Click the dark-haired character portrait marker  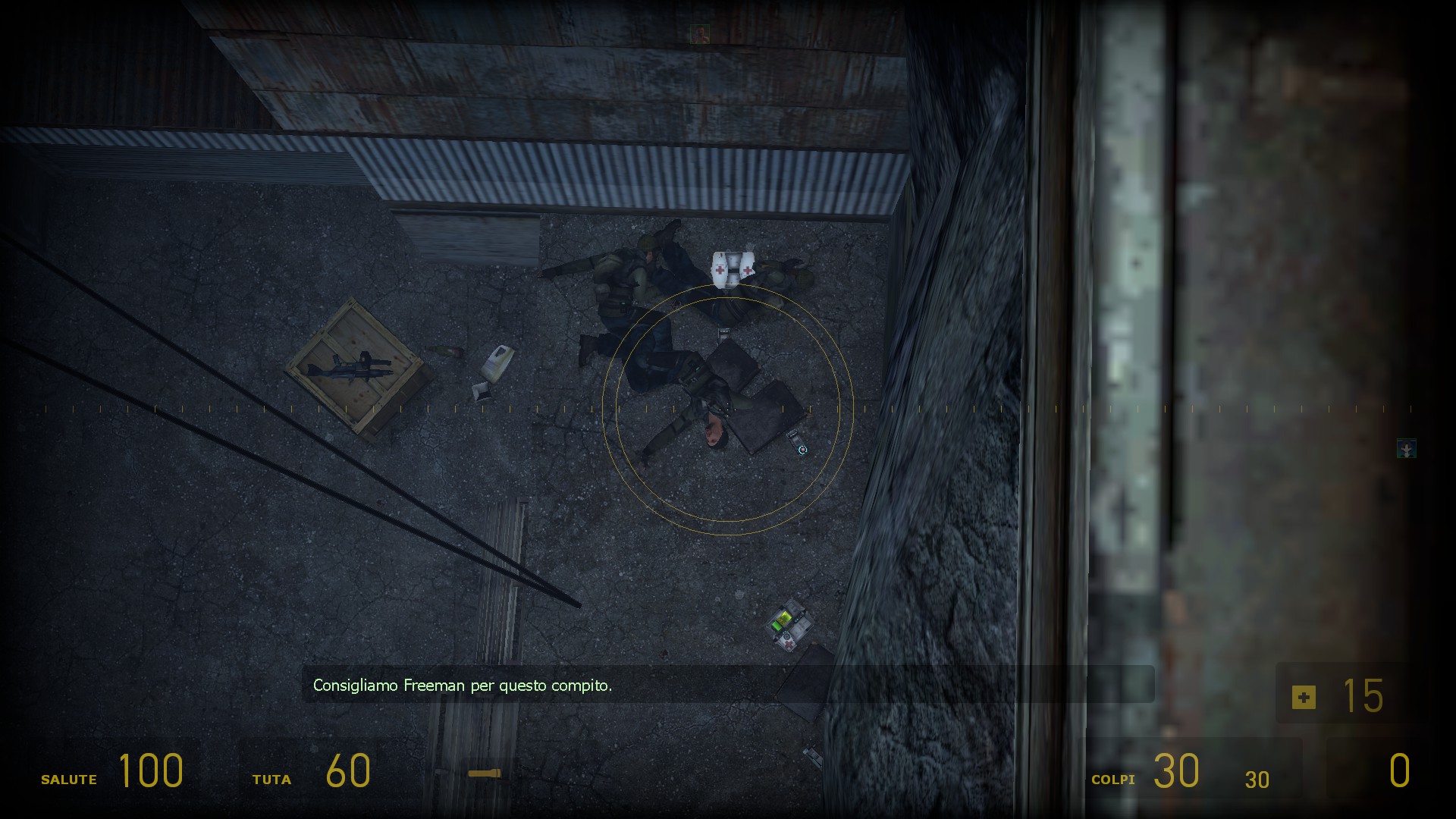click(1407, 449)
